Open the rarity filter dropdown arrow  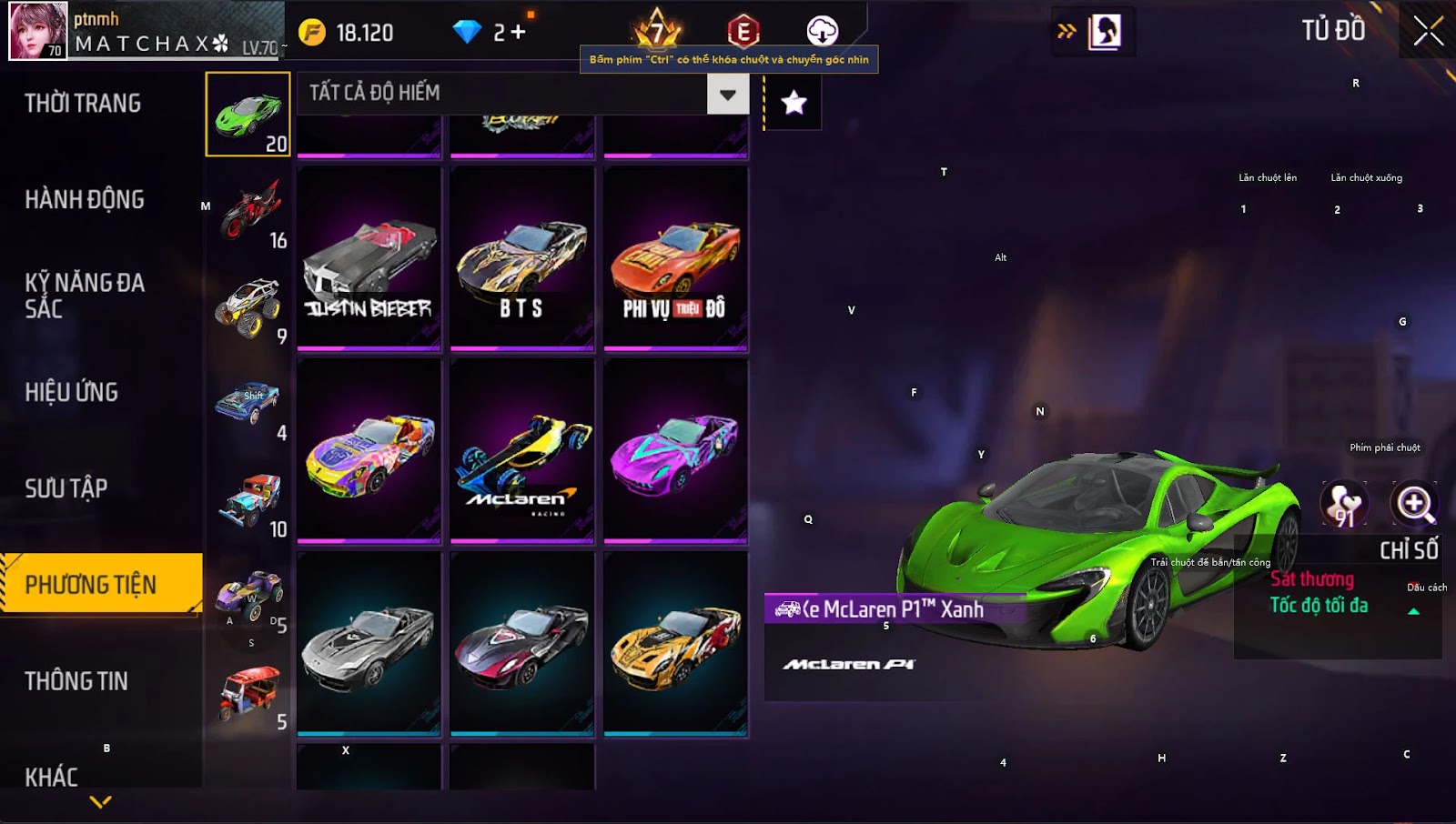pyautogui.click(x=728, y=94)
